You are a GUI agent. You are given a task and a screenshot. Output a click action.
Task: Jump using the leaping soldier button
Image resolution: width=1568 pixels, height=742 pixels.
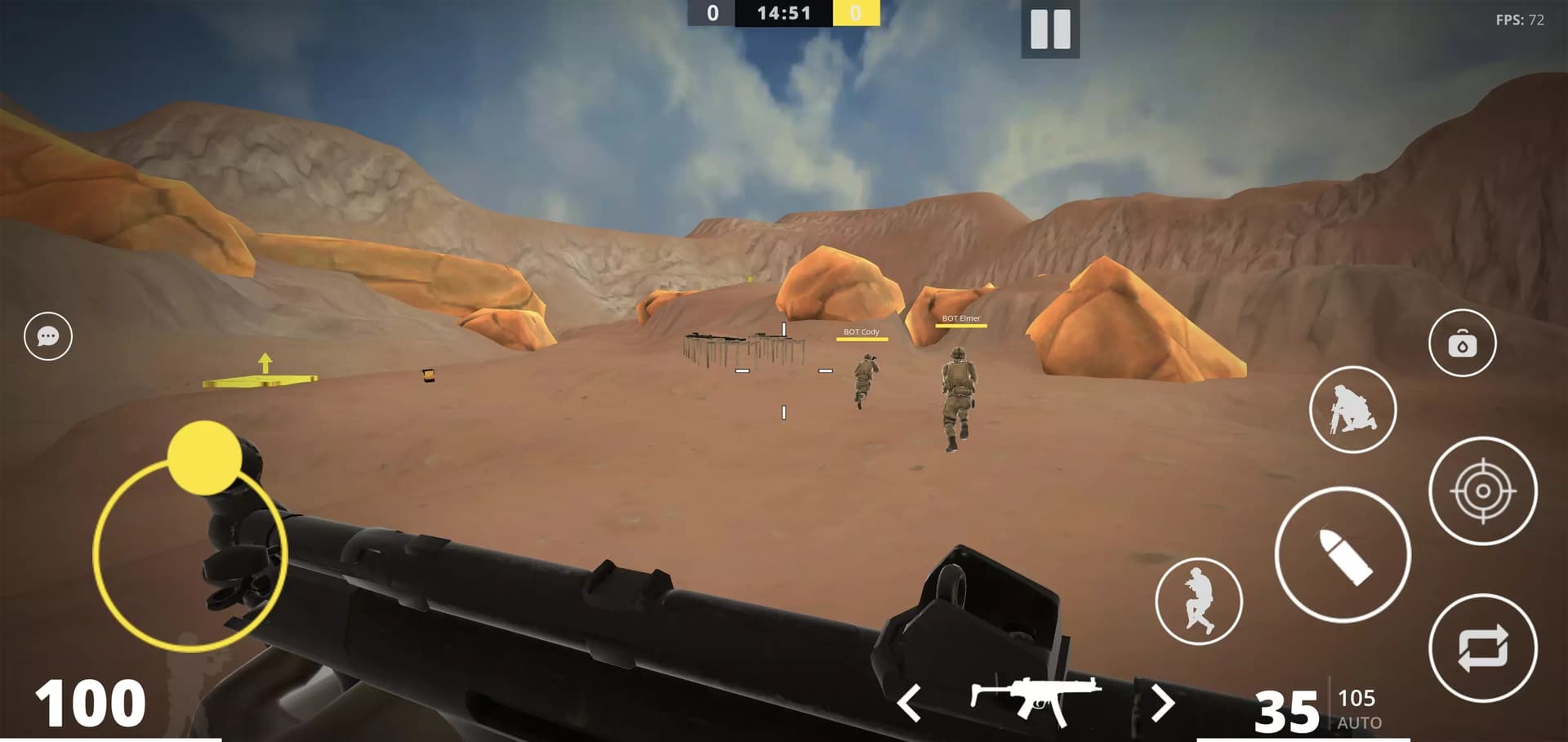pos(1198,601)
